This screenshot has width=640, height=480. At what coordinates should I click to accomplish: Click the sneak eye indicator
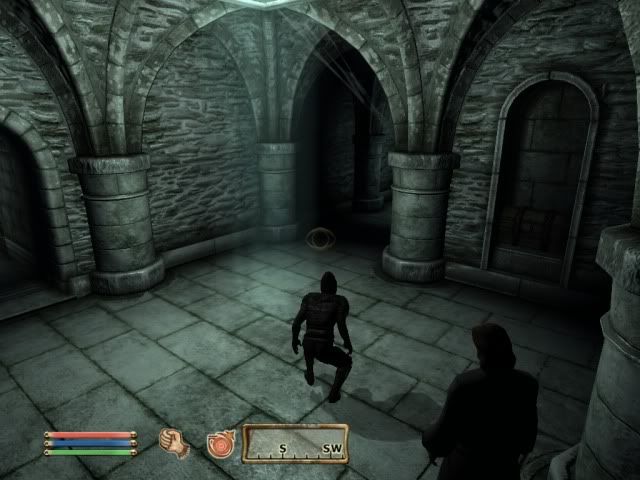click(320, 239)
